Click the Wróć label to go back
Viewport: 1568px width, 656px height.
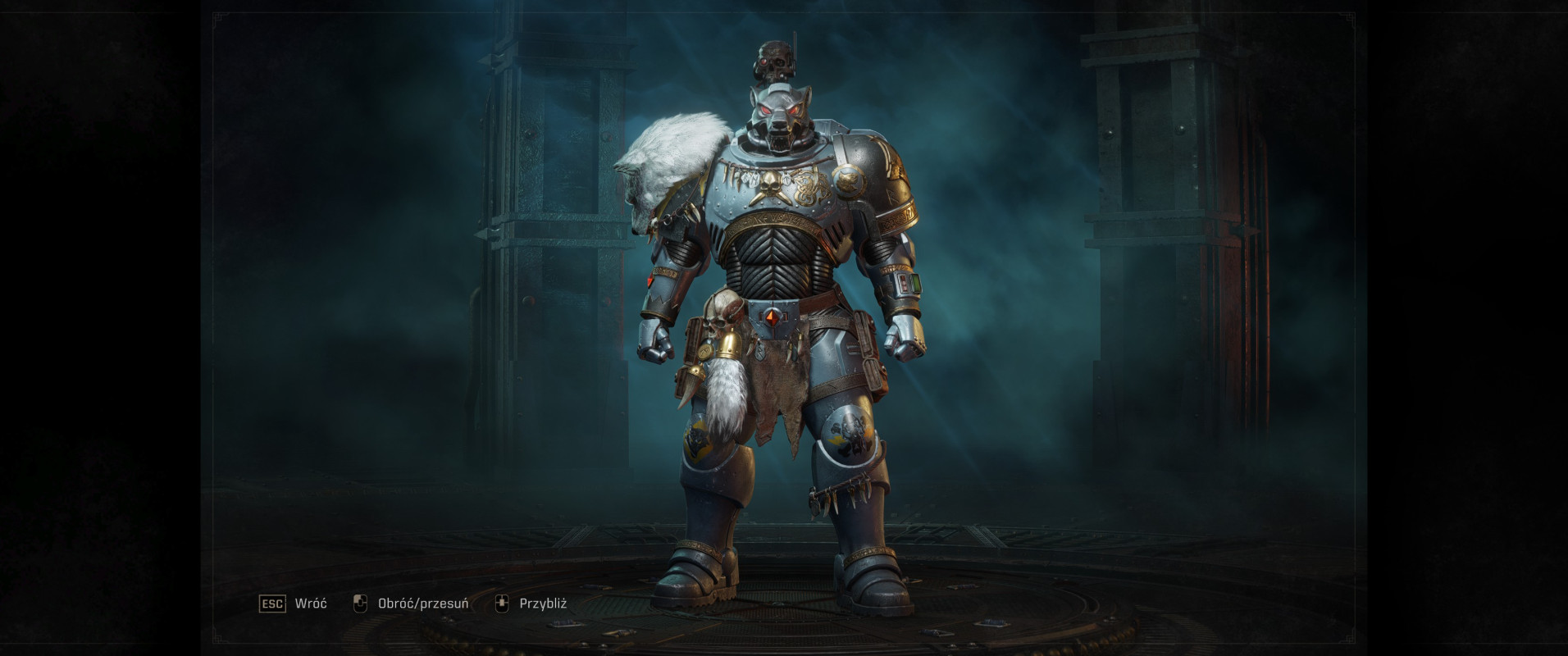tap(310, 603)
